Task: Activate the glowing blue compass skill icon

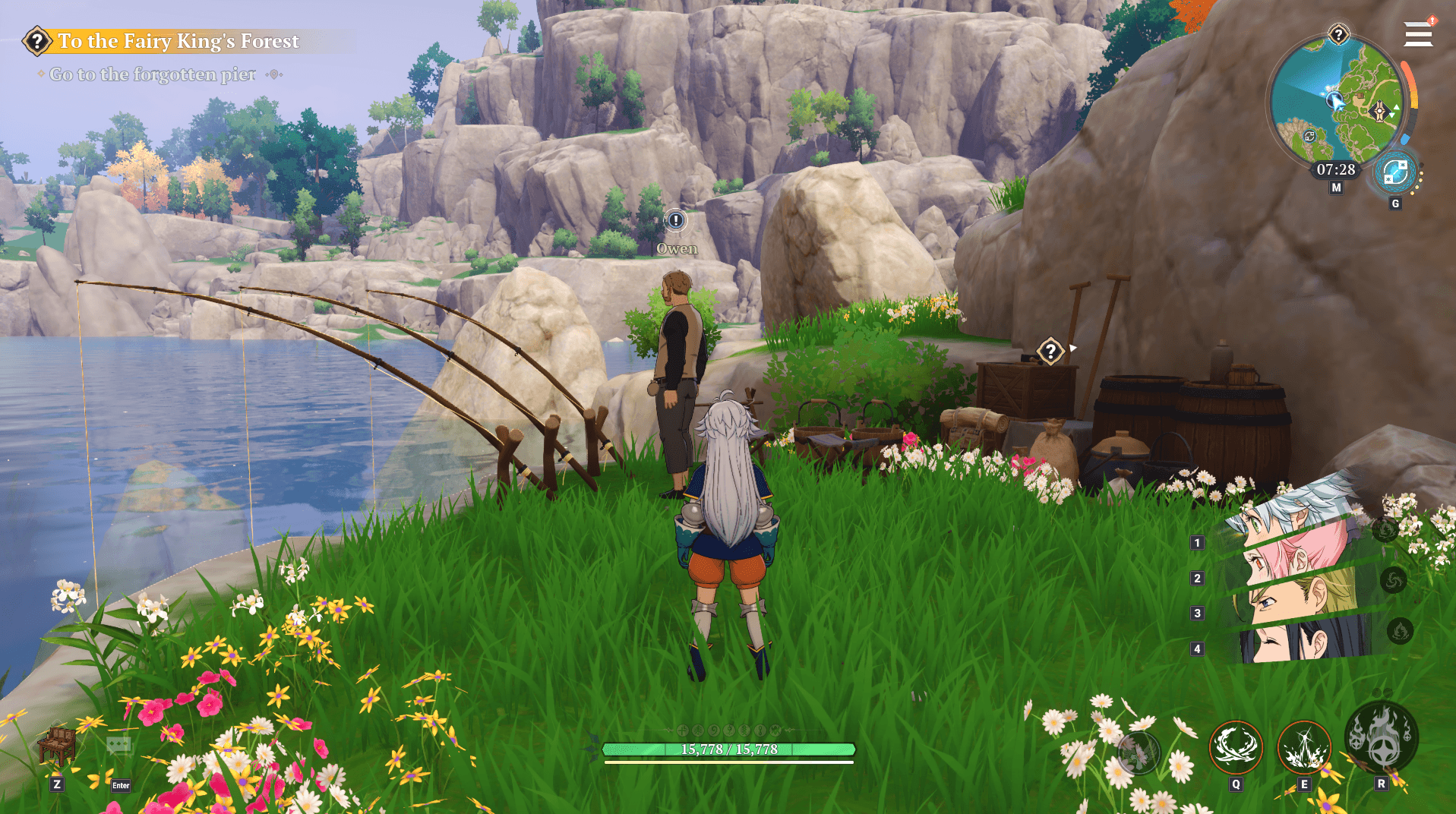Action: click(1395, 173)
